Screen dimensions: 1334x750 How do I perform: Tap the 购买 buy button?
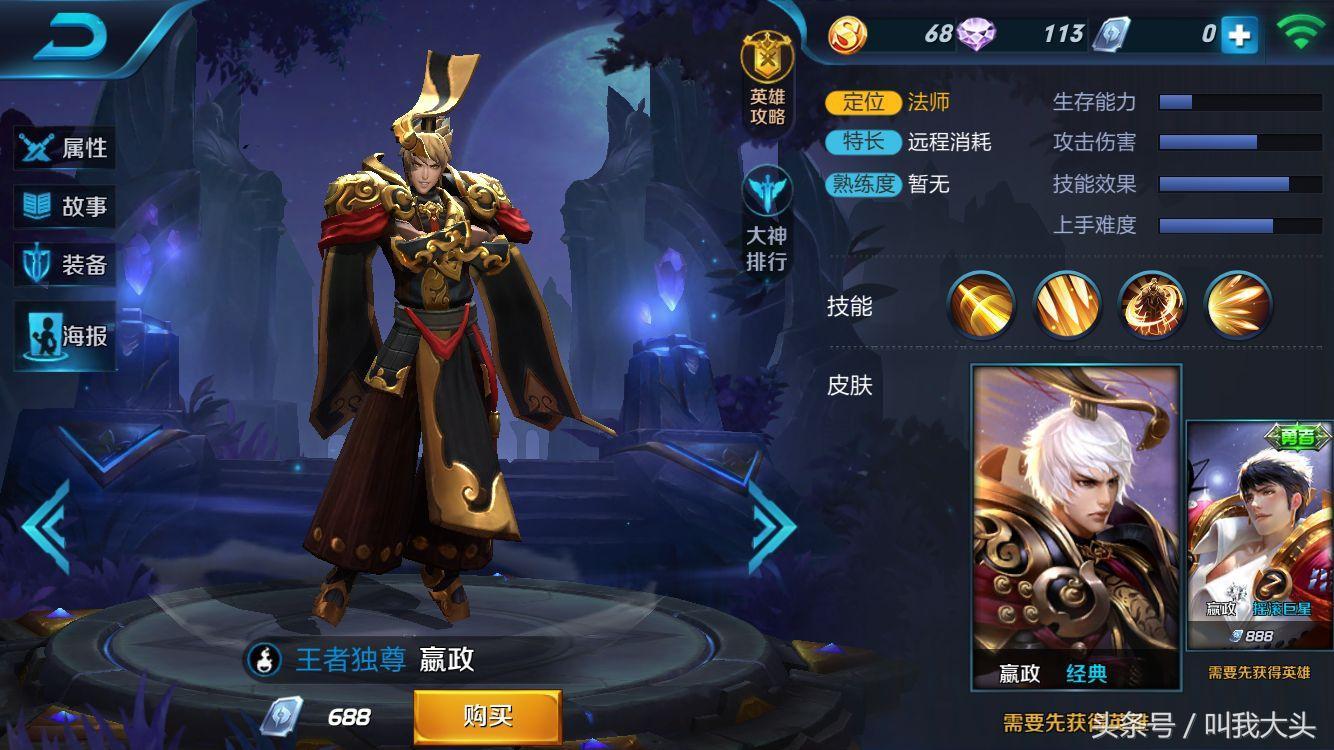(487, 716)
